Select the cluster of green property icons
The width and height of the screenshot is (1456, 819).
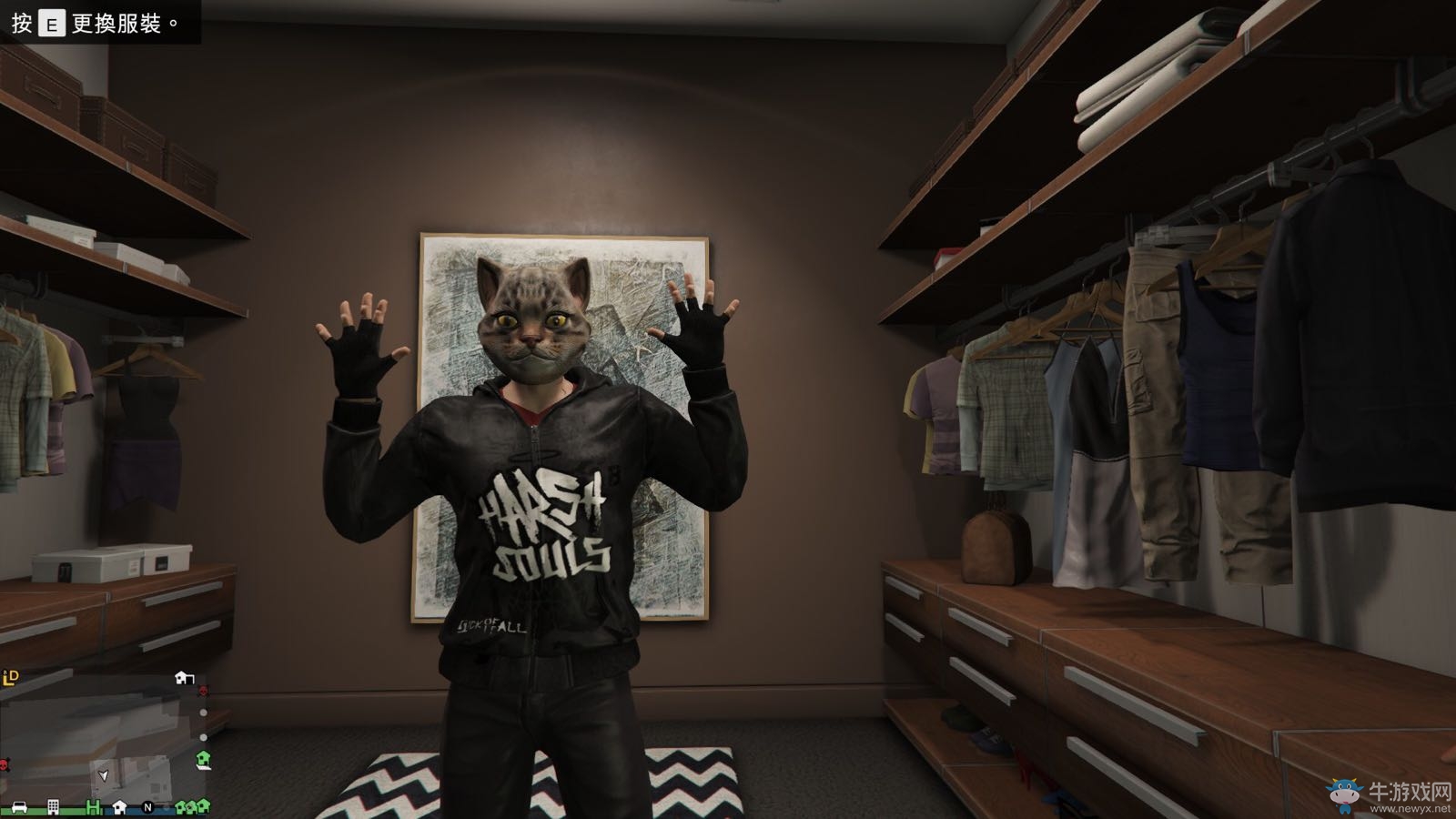coord(193,807)
